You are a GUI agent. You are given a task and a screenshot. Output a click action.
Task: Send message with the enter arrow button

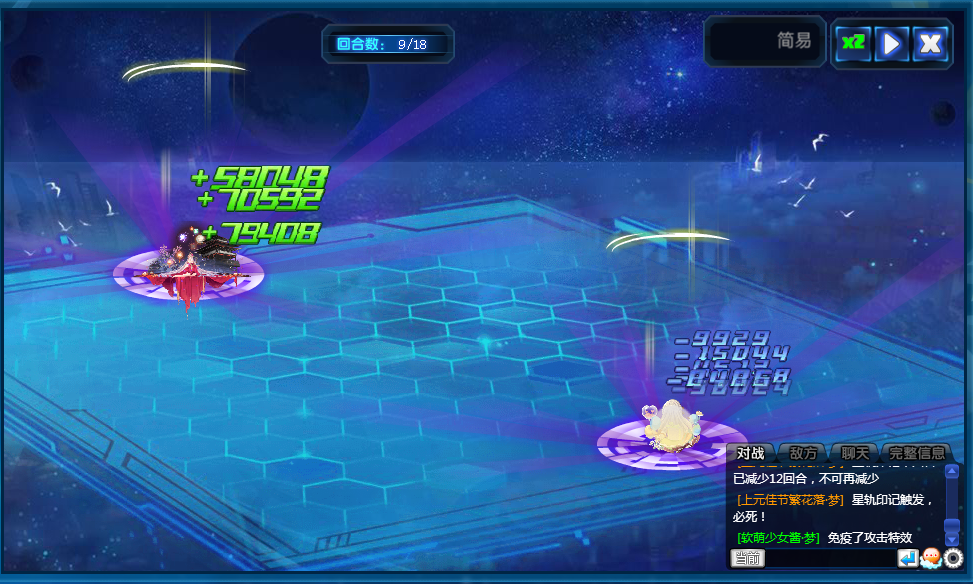[907, 558]
